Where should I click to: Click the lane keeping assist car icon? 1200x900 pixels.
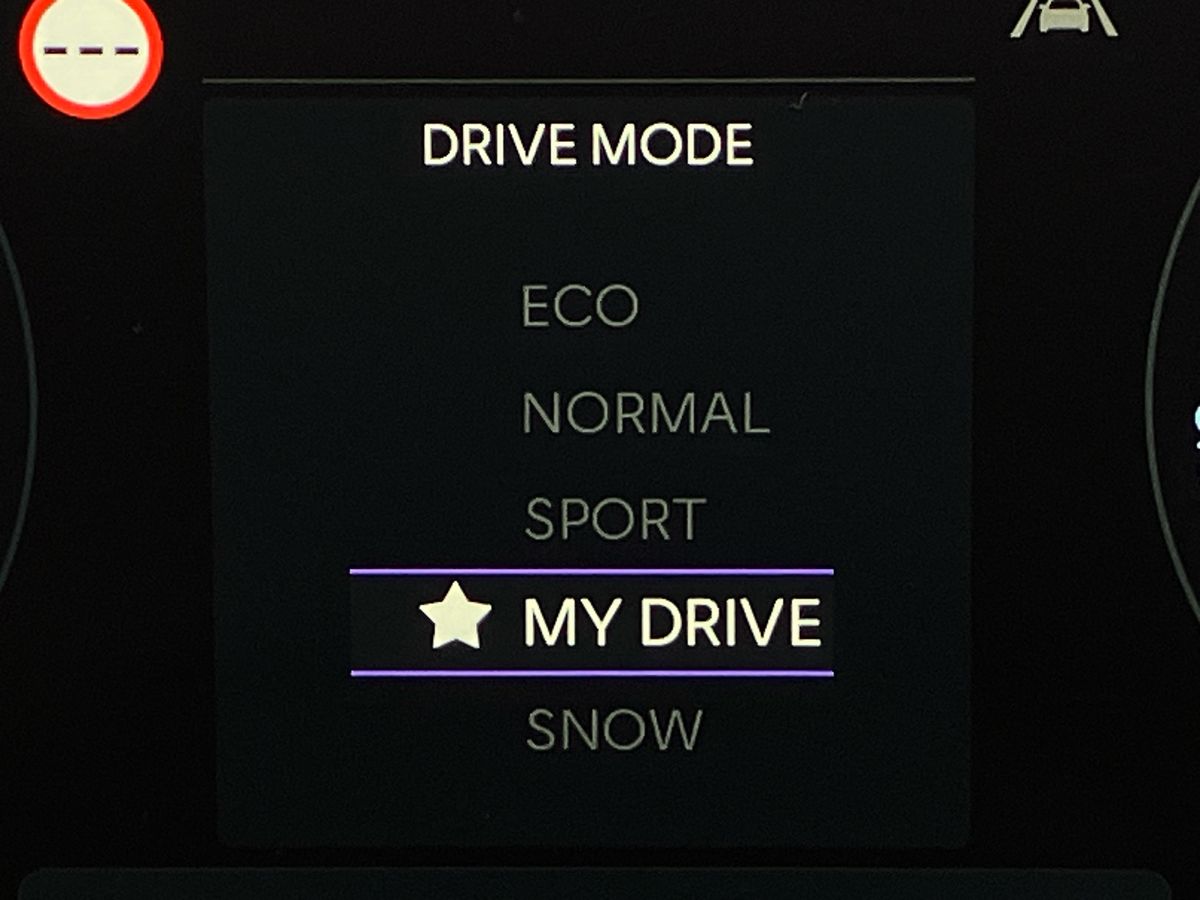pyautogui.click(x=1064, y=17)
